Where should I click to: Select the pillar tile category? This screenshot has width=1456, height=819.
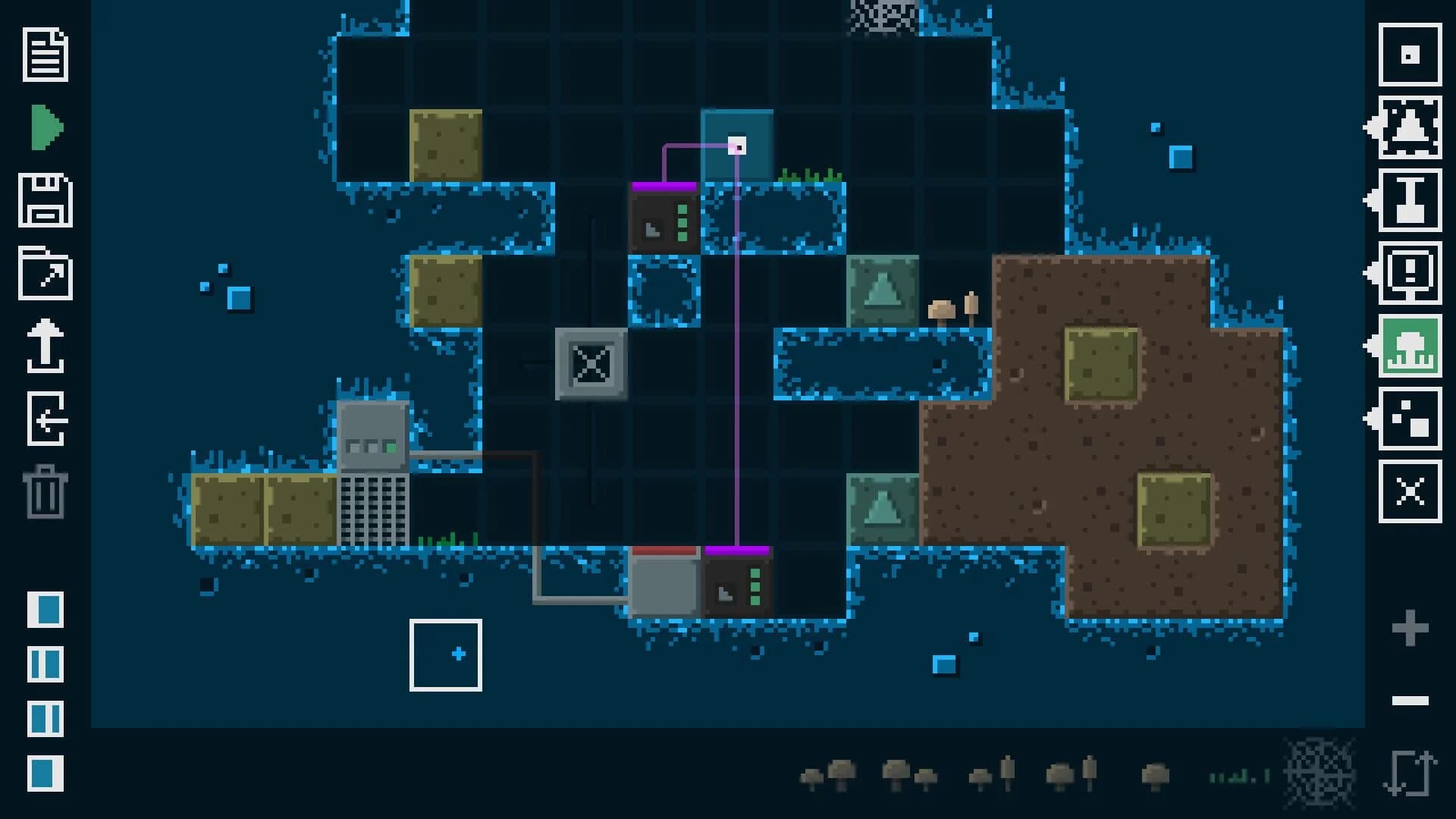pos(1410,201)
